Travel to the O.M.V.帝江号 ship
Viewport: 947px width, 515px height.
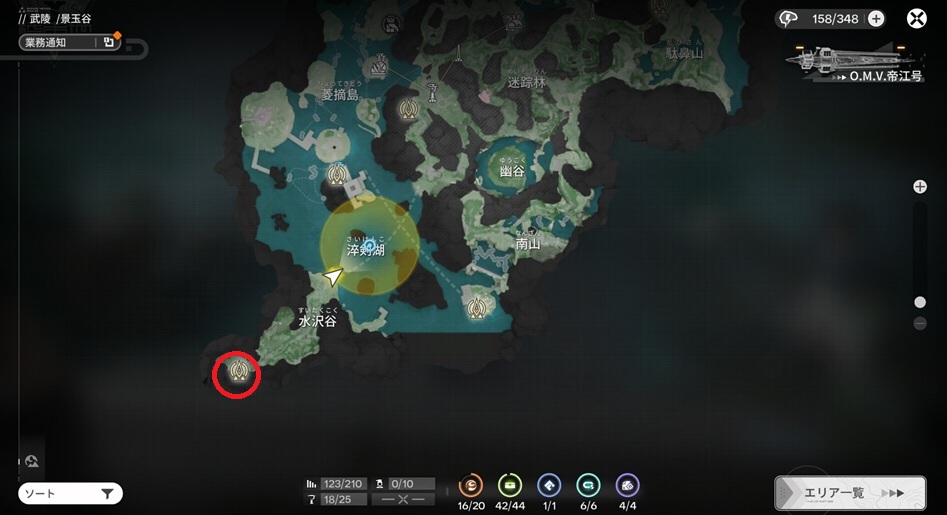tap(853, 63)
